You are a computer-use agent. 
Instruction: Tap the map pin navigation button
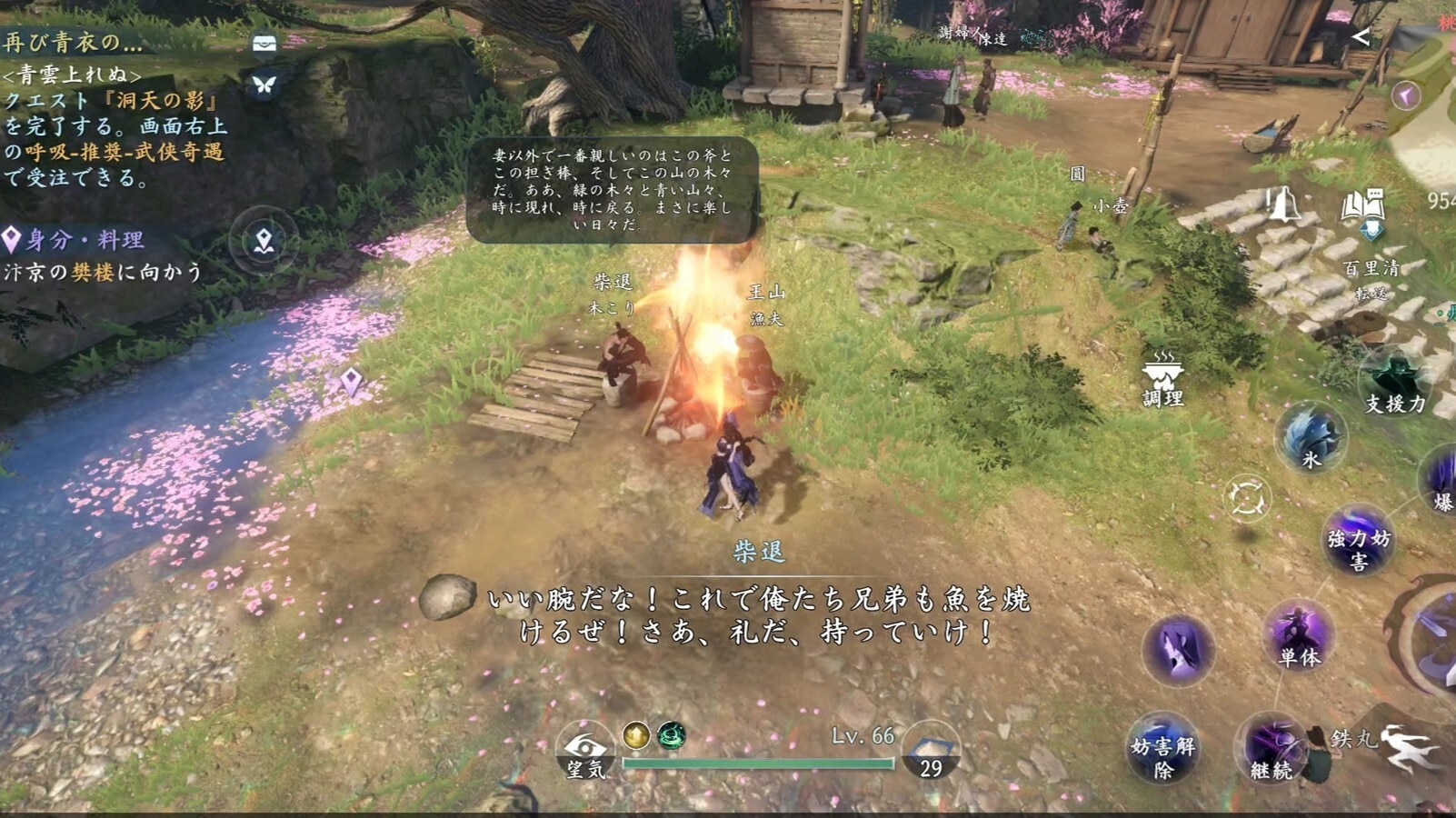pos(264,241)
